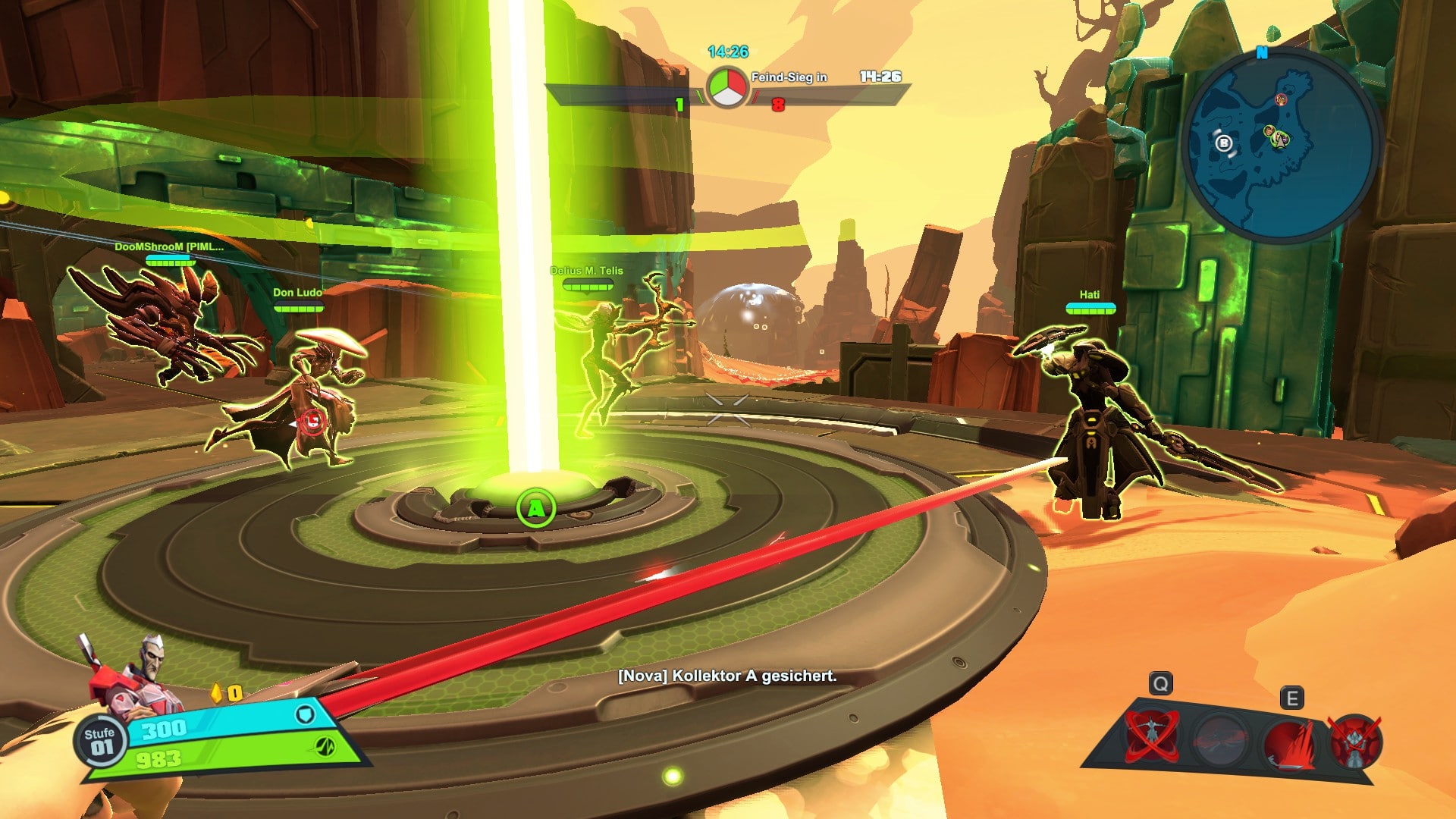The width and height of the screenshot is (1456, 819).
Task: Click the capture status pie indicator
Action: (x=726, y=87)
